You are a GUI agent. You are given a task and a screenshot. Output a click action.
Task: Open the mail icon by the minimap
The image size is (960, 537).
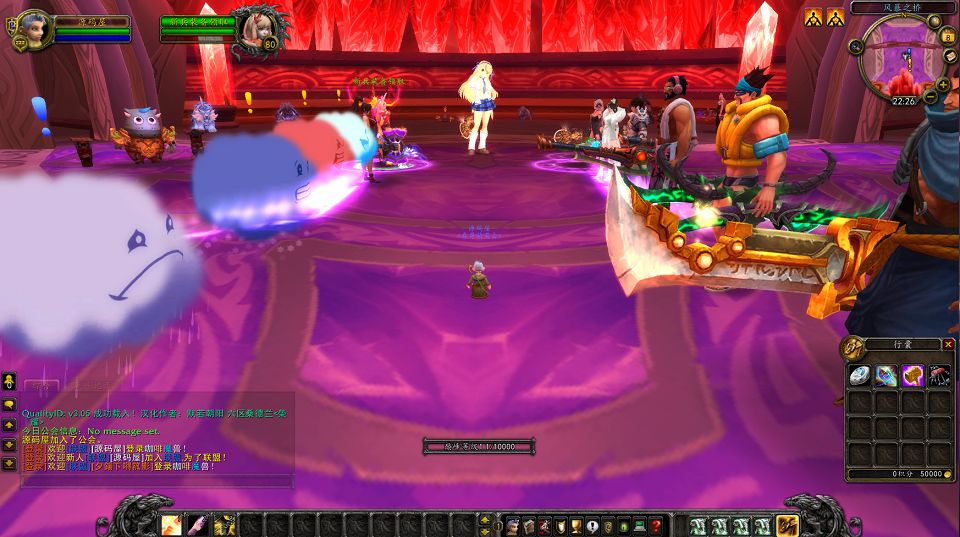951,57
